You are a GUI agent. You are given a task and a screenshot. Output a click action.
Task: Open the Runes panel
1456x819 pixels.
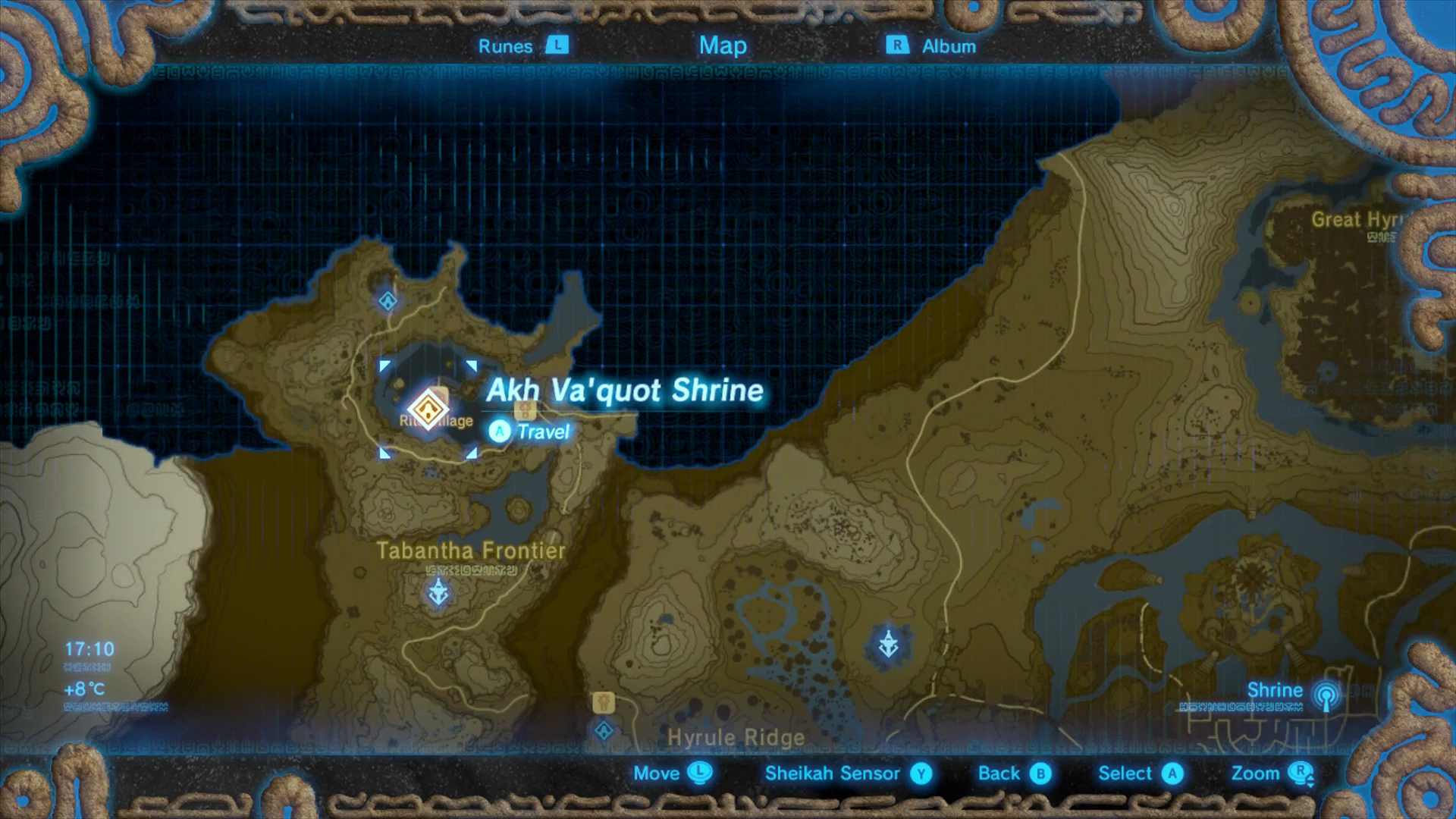508,45
